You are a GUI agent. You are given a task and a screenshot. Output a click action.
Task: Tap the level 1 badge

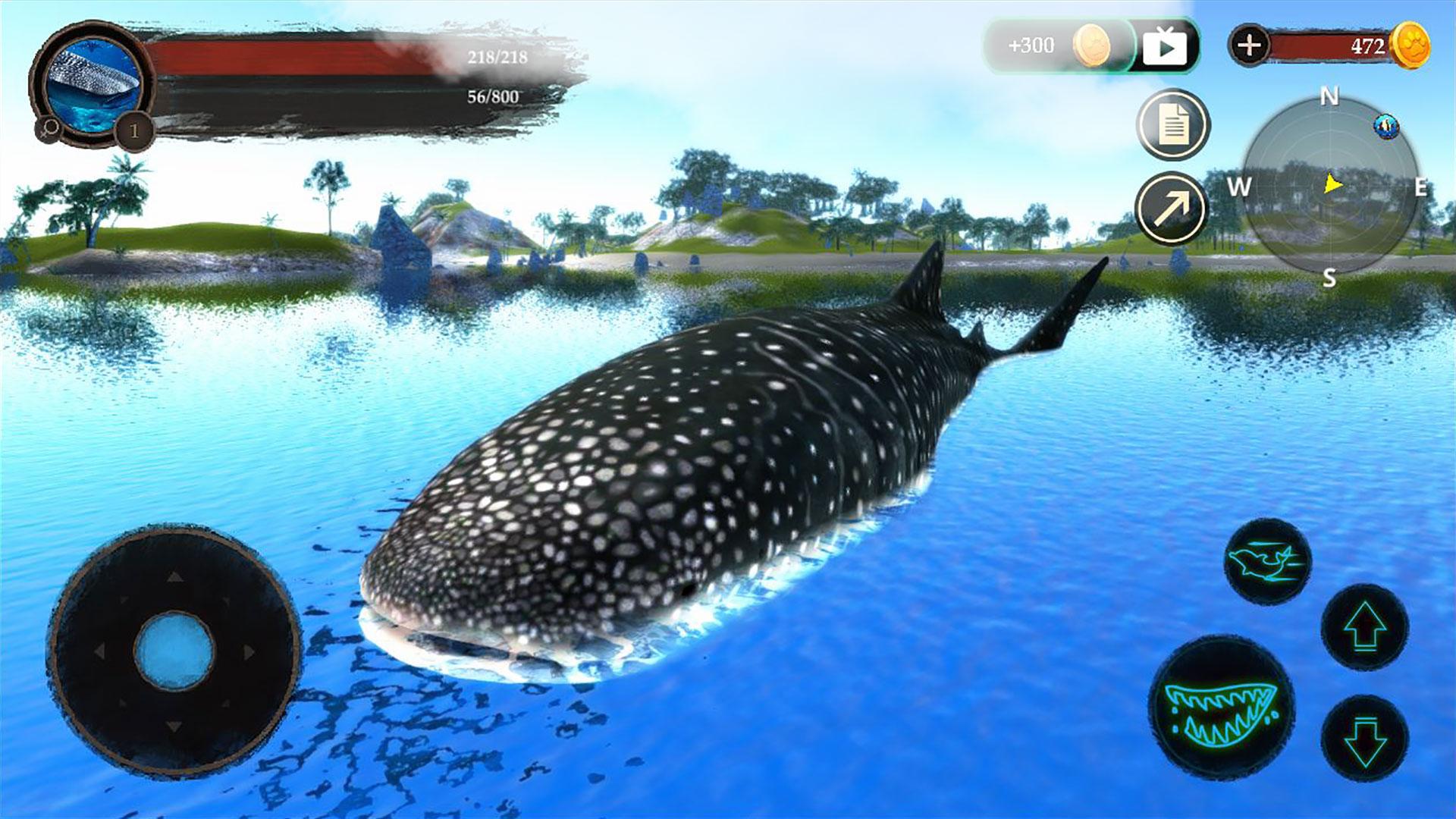pos(133,130)
